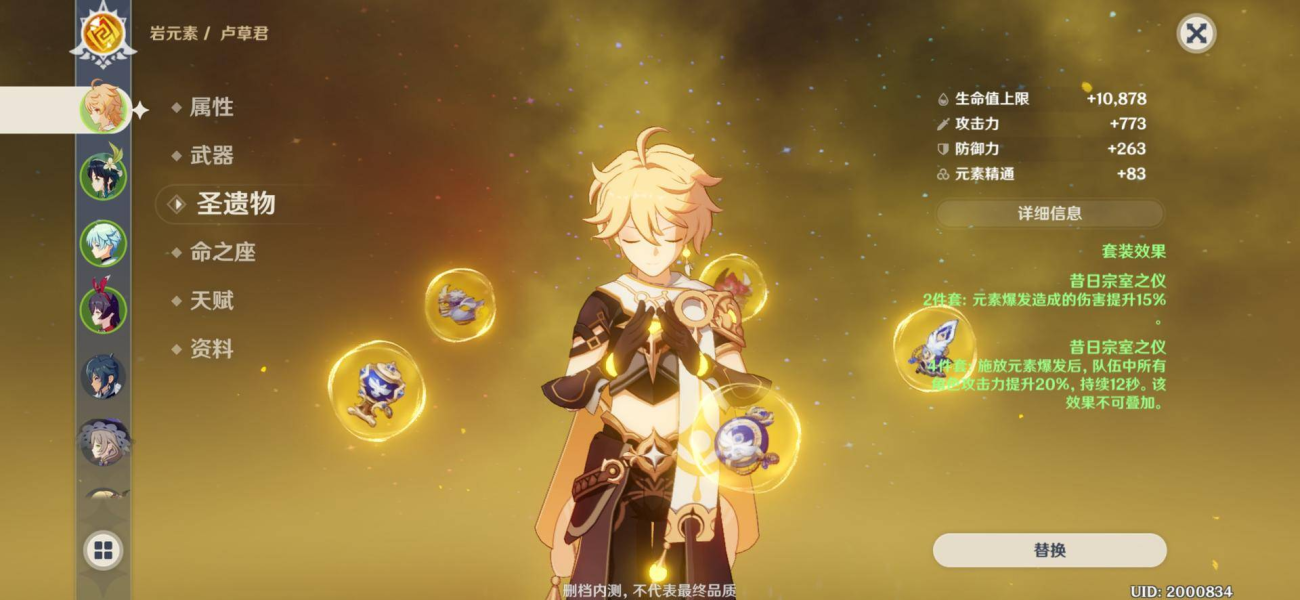Viewport: 1300px width, 600px height.
Task: Select the blond Traveler portrait
Action: (x=103, y=109)
